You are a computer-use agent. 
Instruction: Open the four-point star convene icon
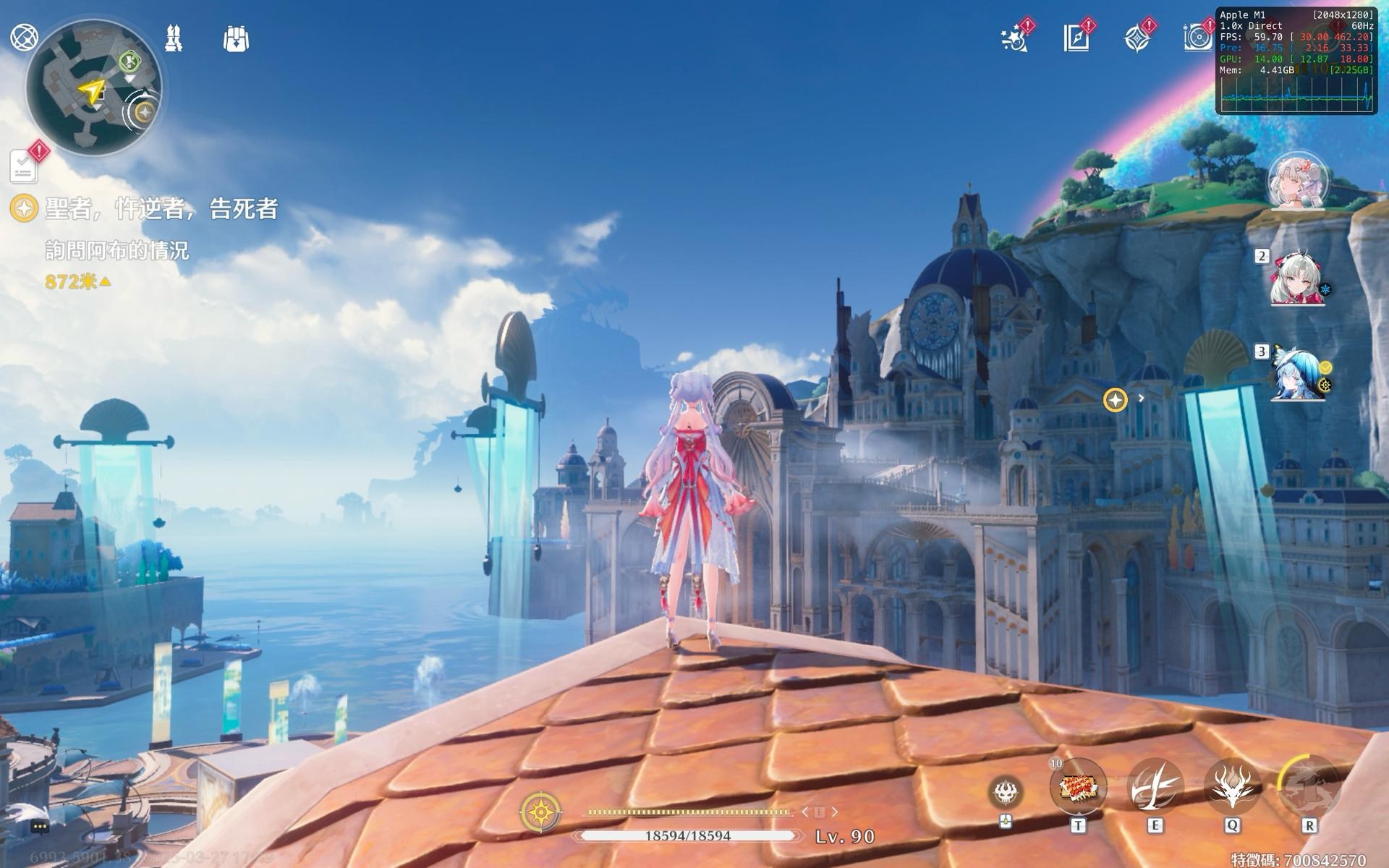click(1137, 38)
